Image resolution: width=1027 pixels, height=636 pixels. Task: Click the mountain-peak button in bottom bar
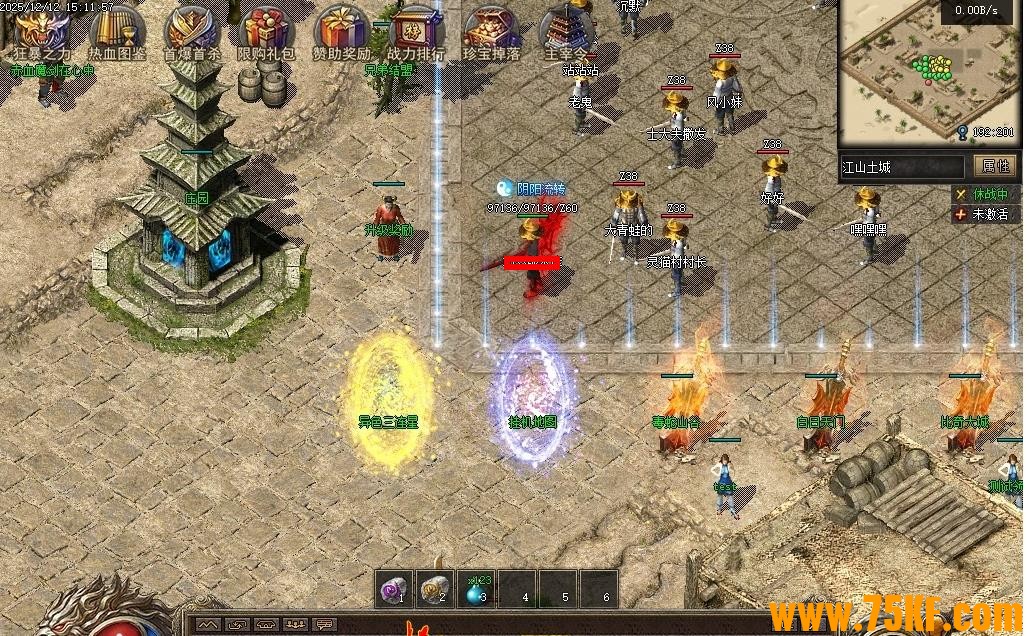208,625
